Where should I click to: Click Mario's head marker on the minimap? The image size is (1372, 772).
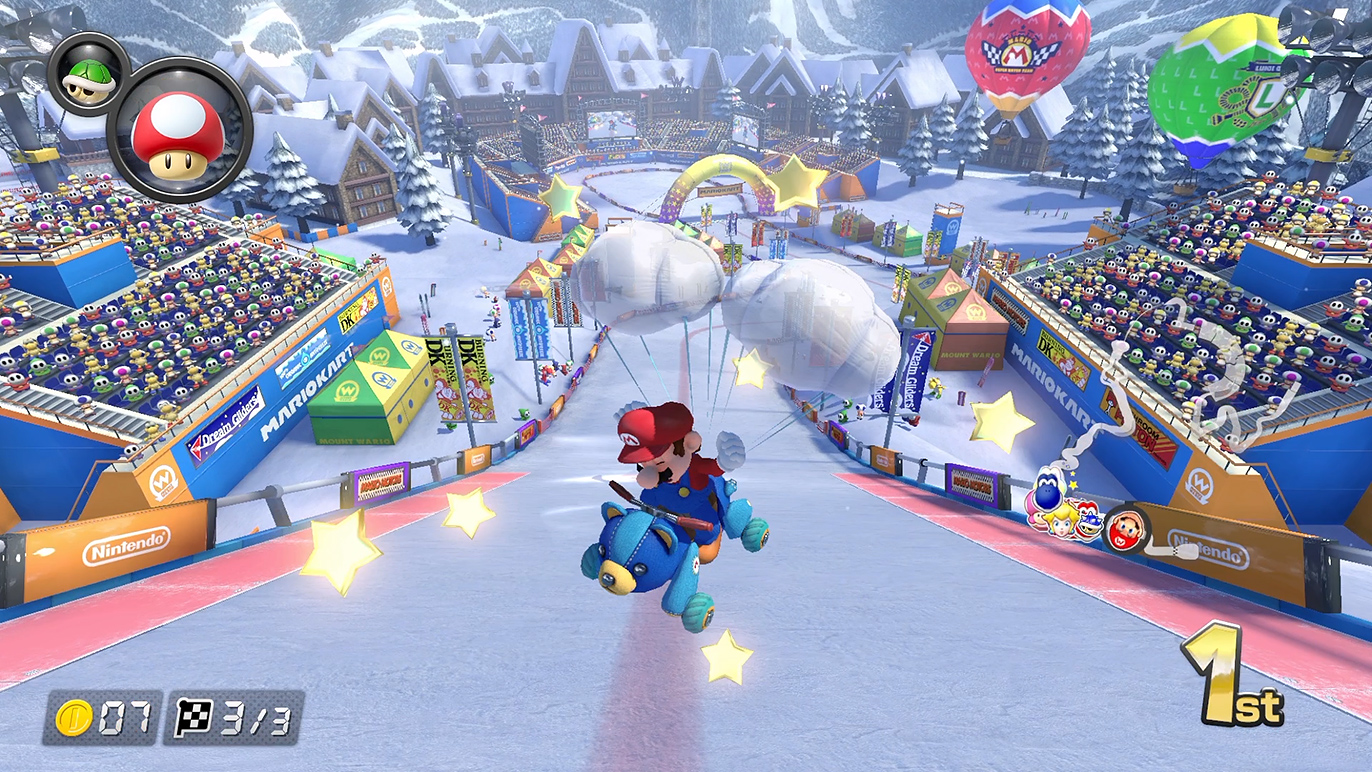point(1124,530)
